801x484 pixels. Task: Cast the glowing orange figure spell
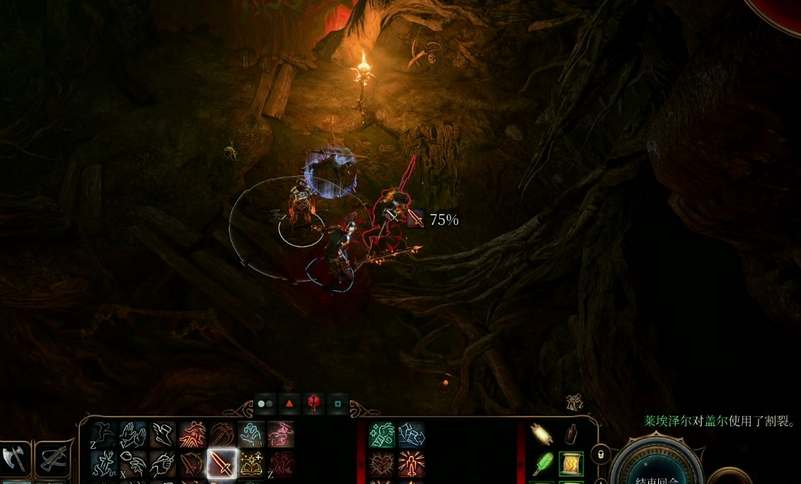click(x=411, y=463)
